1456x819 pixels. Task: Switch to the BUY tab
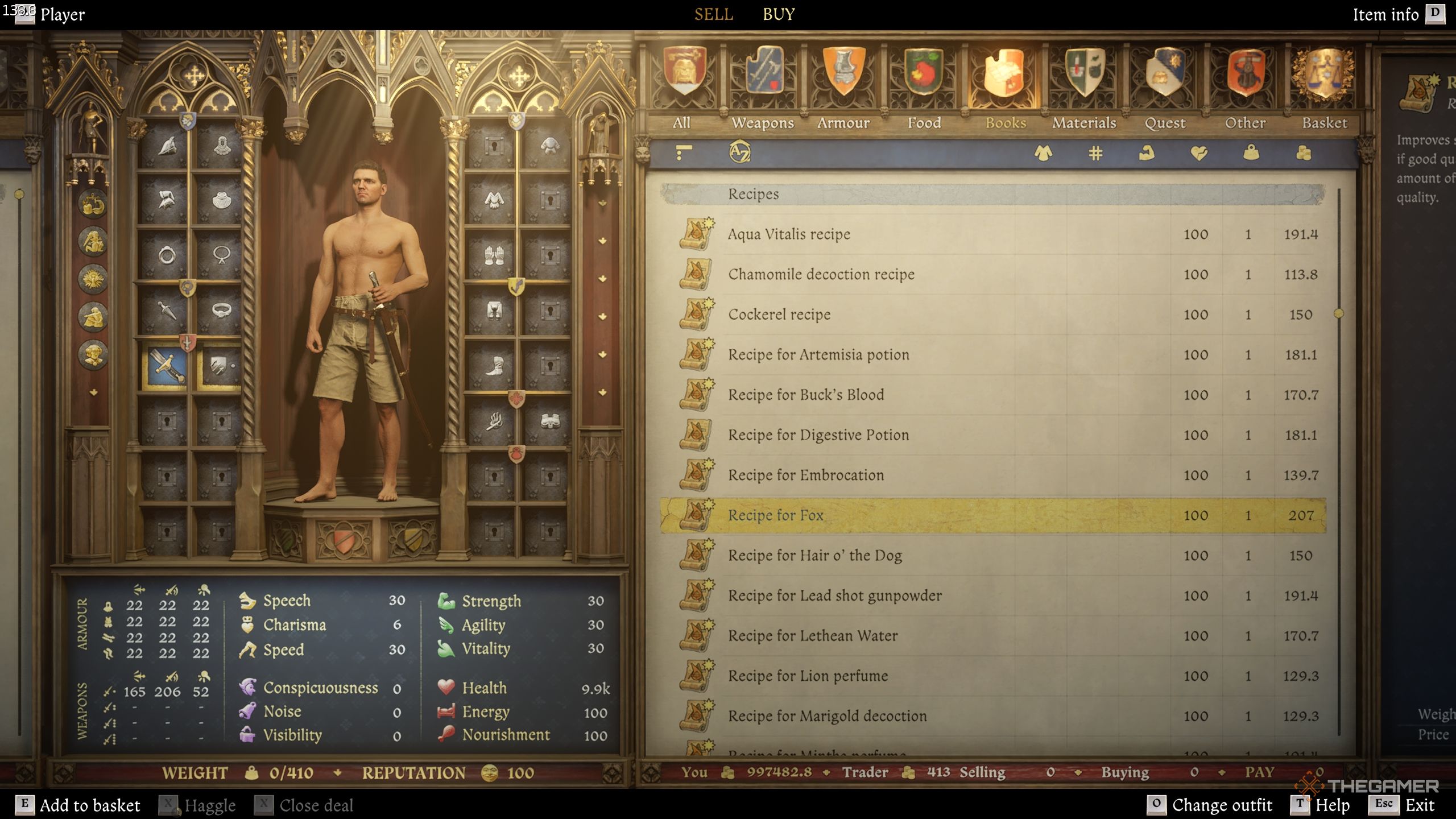pos(778,14)
